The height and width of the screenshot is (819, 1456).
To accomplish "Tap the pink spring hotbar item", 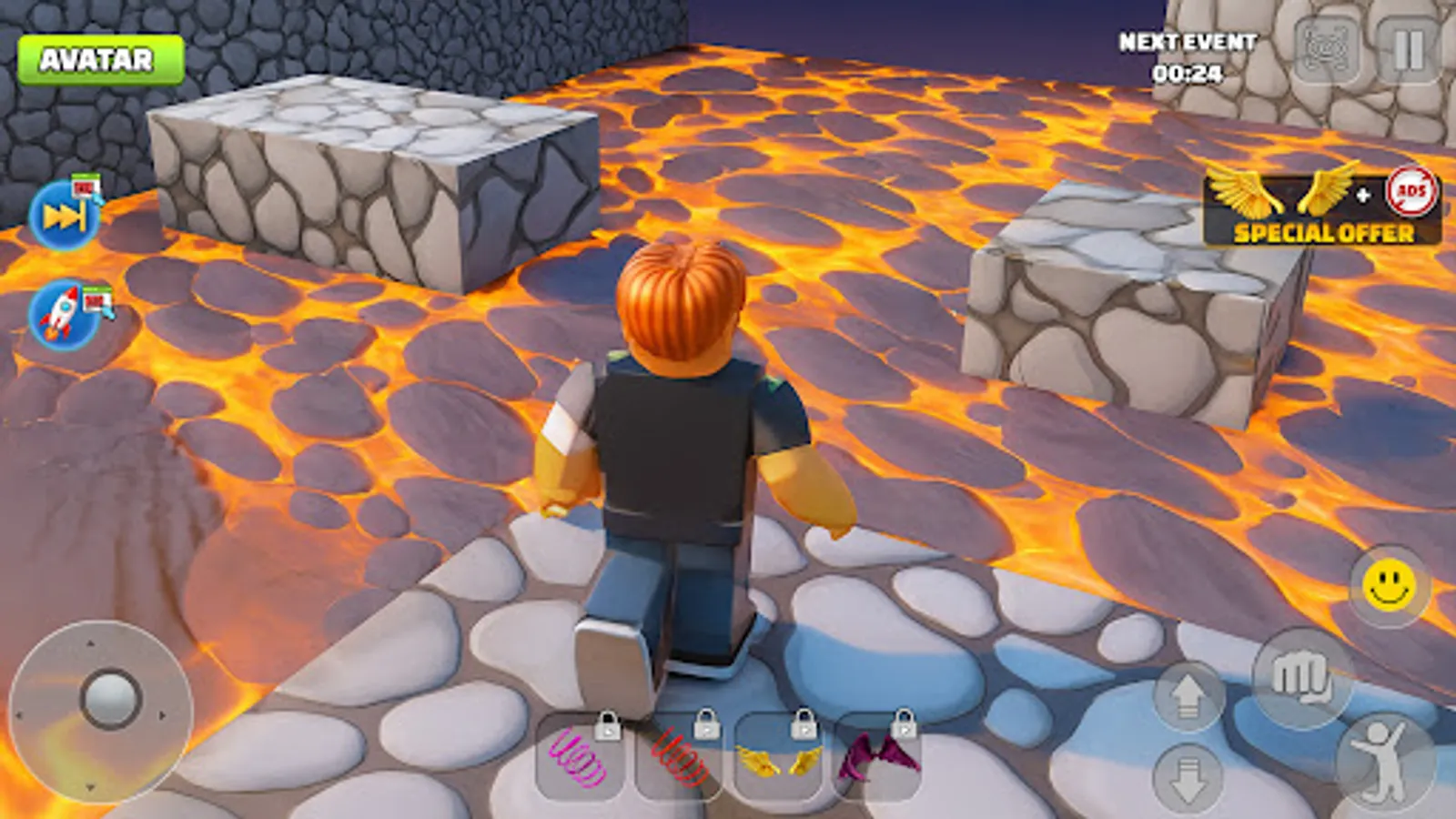I will point(581,760).
